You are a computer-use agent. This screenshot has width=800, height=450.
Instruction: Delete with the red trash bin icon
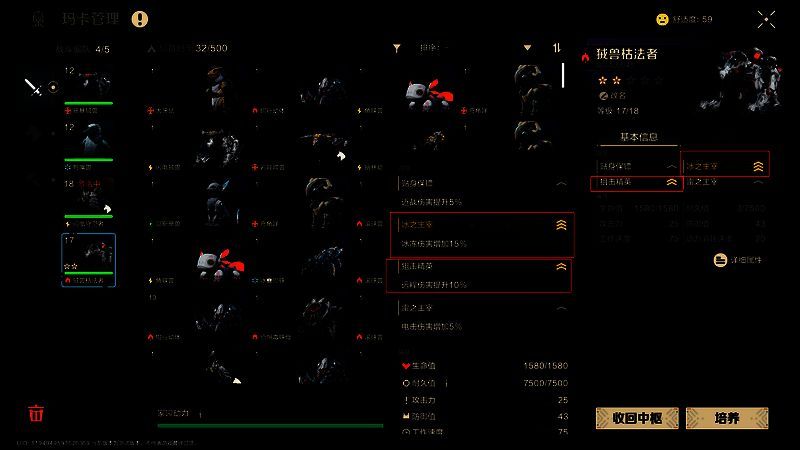pyautogui.click(x=36, y=413)
